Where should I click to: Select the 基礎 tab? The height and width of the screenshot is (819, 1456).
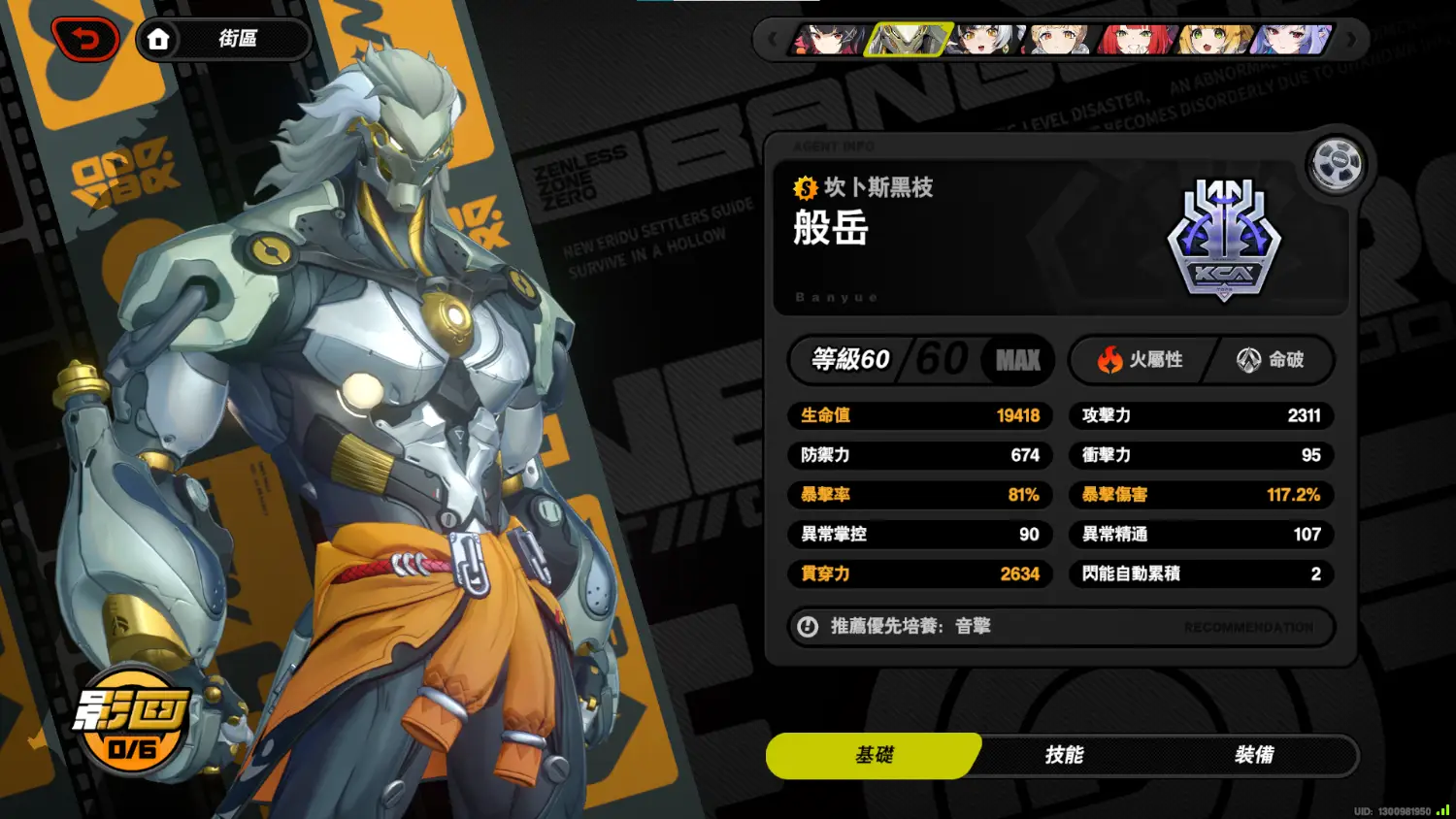pos(874,755)
